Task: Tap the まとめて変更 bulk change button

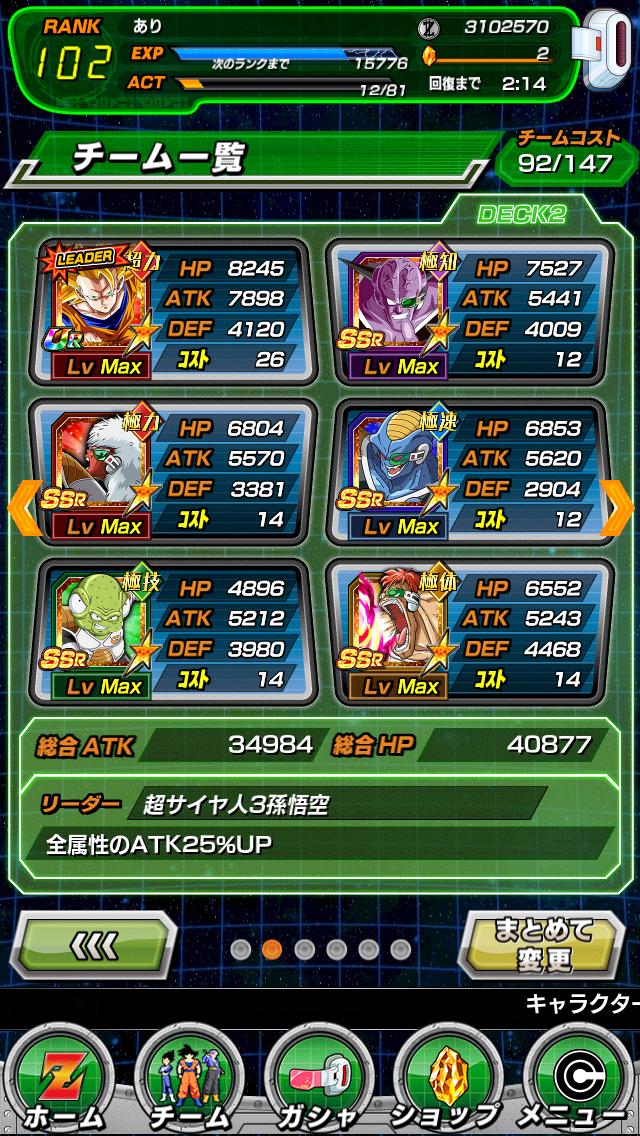Action: (x=545, y=944)
